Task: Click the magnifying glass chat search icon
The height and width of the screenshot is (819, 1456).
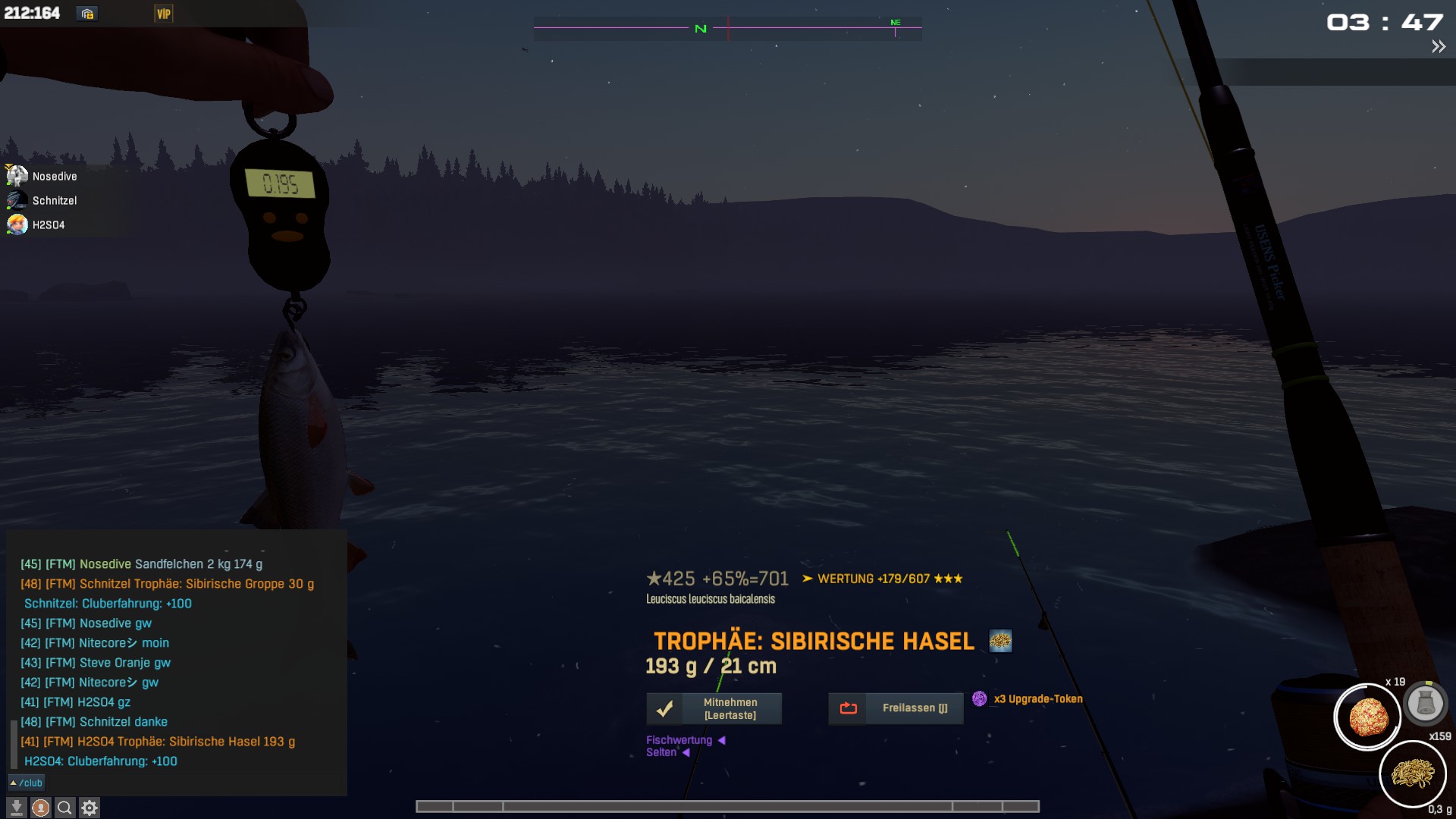Action: coord(65,808)
